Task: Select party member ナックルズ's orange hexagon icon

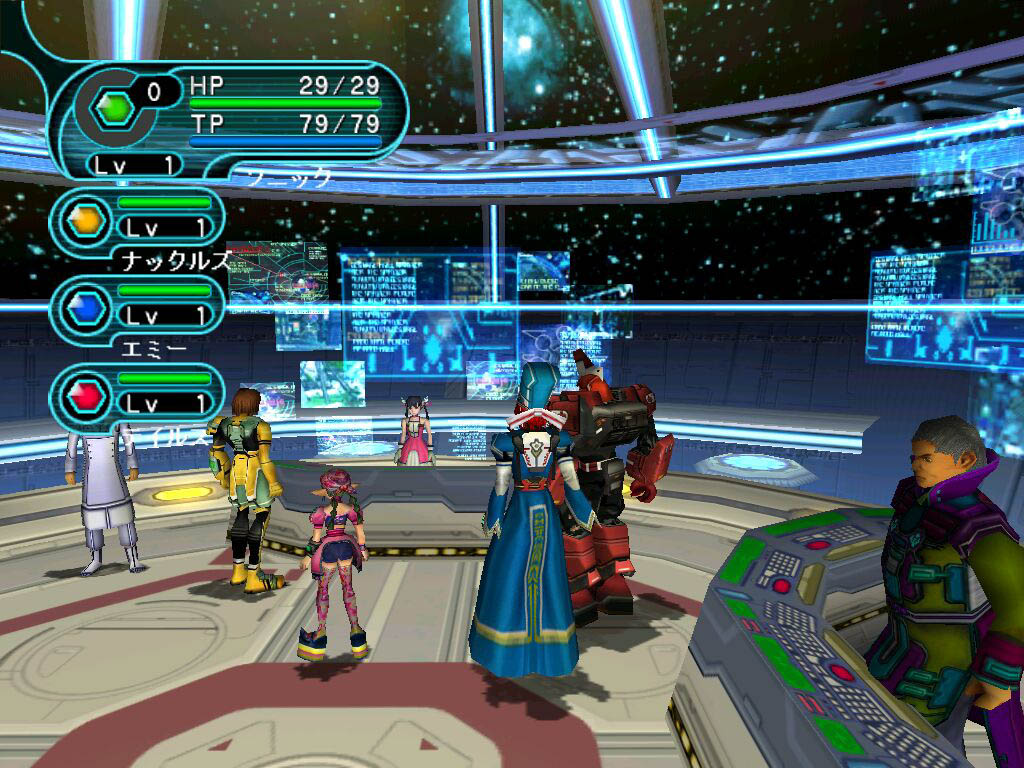Action: click(x=86, y=219)
